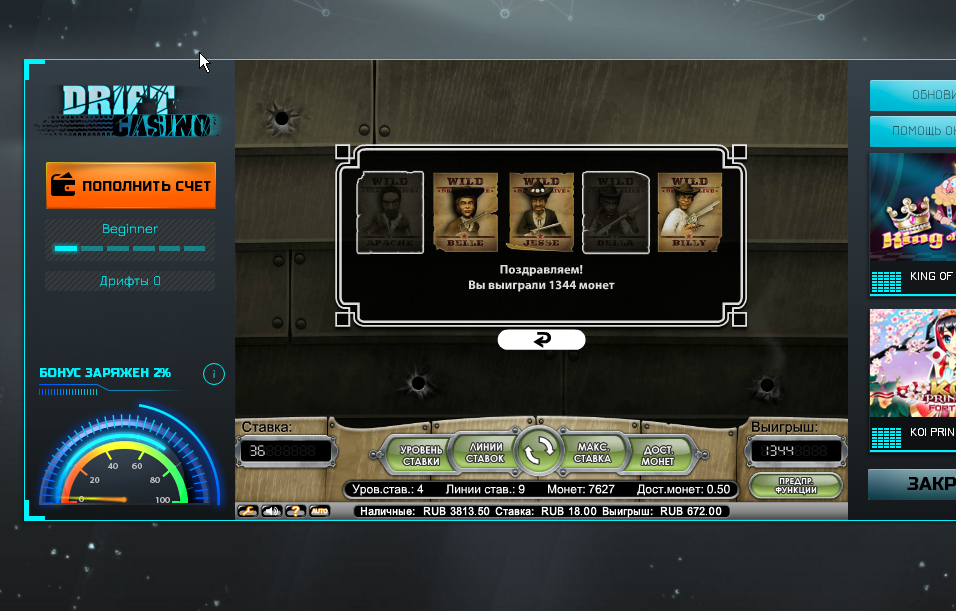Viewport: 956px width, 611px height.
Task: Top up the account with Пополнить счет
Action: coord(131,186)
